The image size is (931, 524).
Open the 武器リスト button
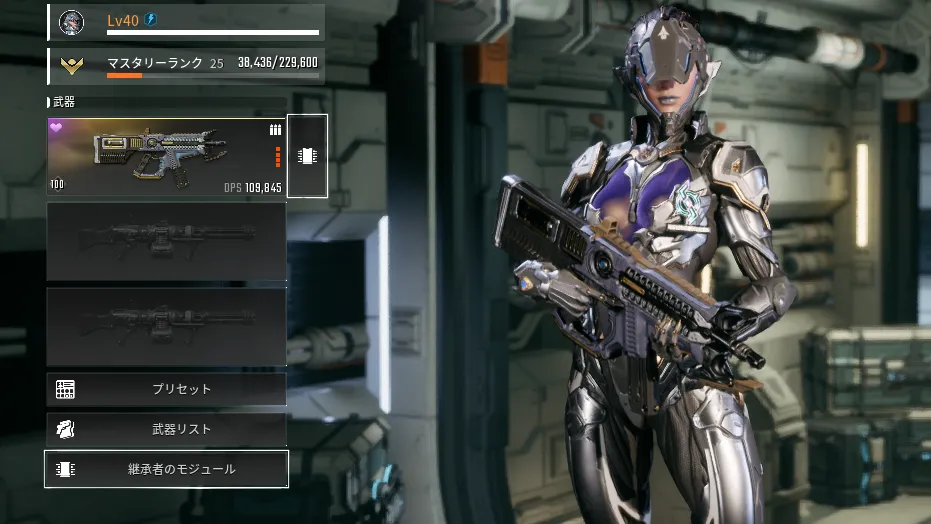click(x=166, y=429)
